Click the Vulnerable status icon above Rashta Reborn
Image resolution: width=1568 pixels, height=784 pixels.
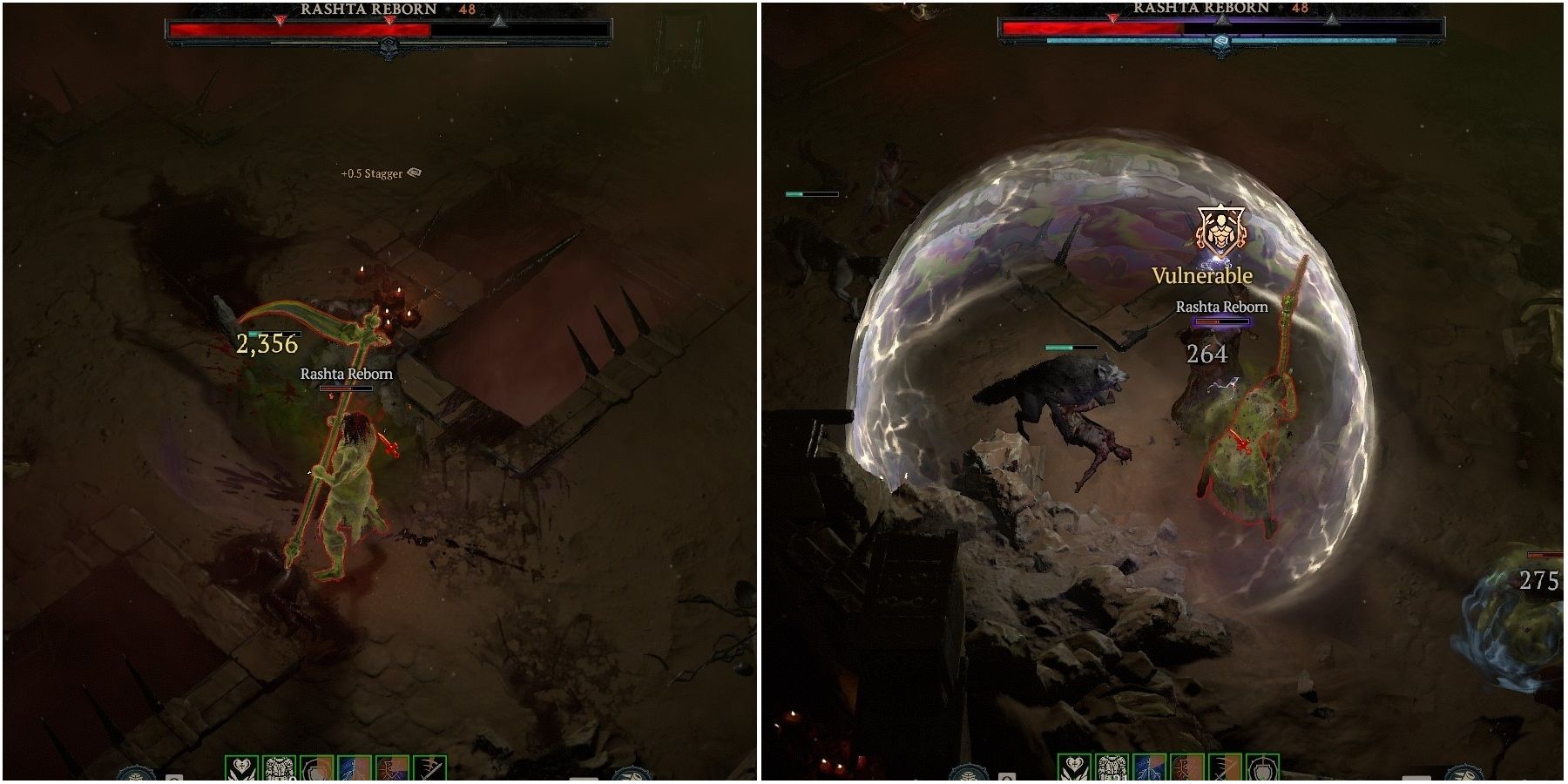(1220, 231)
